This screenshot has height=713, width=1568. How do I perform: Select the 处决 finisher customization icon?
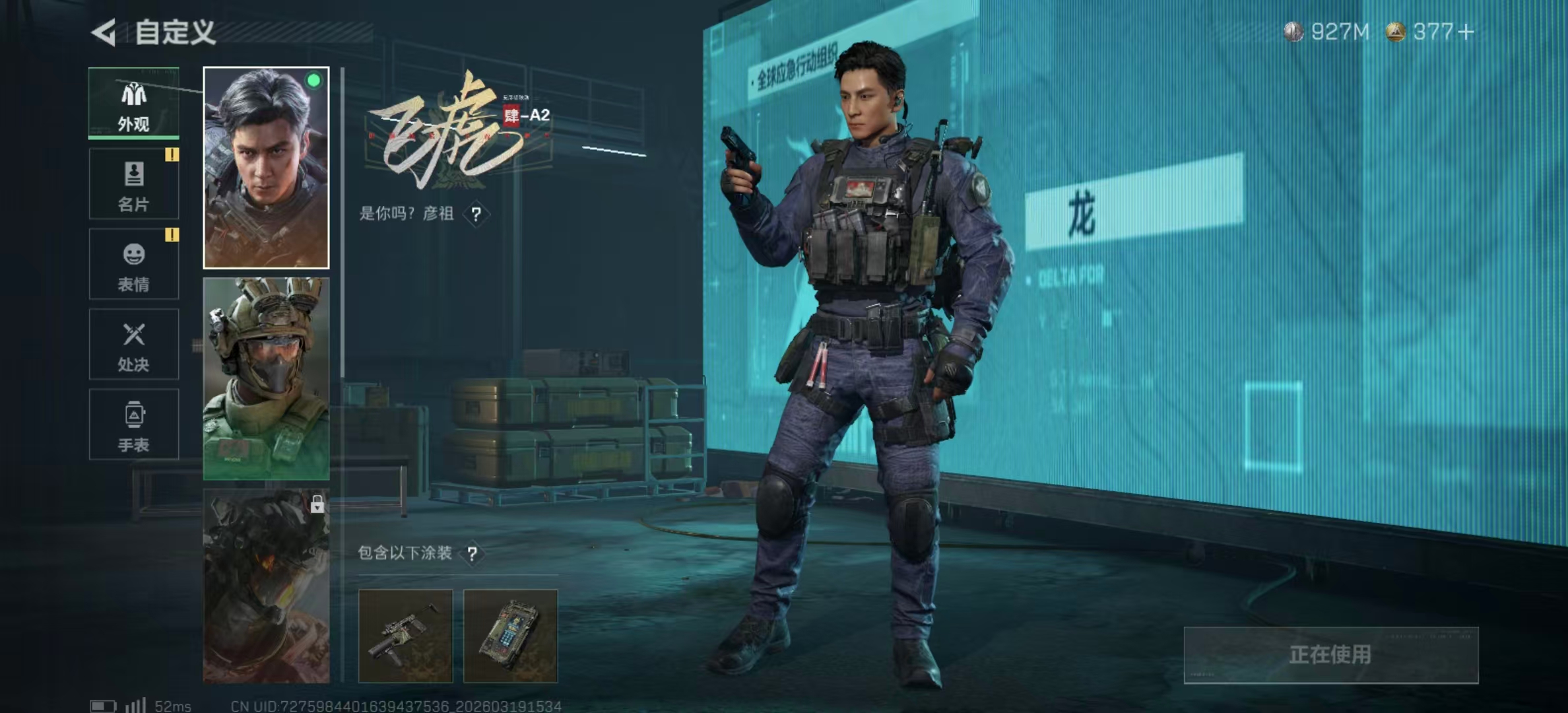(x=133, y=344)
